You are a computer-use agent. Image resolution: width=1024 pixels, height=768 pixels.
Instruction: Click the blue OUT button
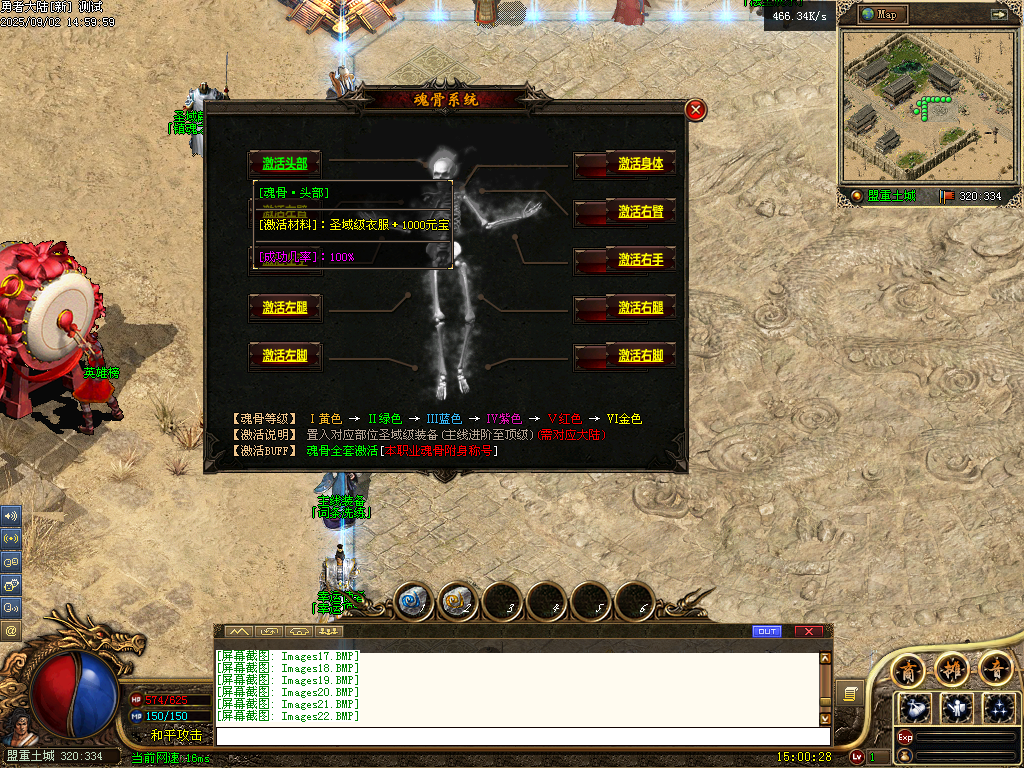767,631
